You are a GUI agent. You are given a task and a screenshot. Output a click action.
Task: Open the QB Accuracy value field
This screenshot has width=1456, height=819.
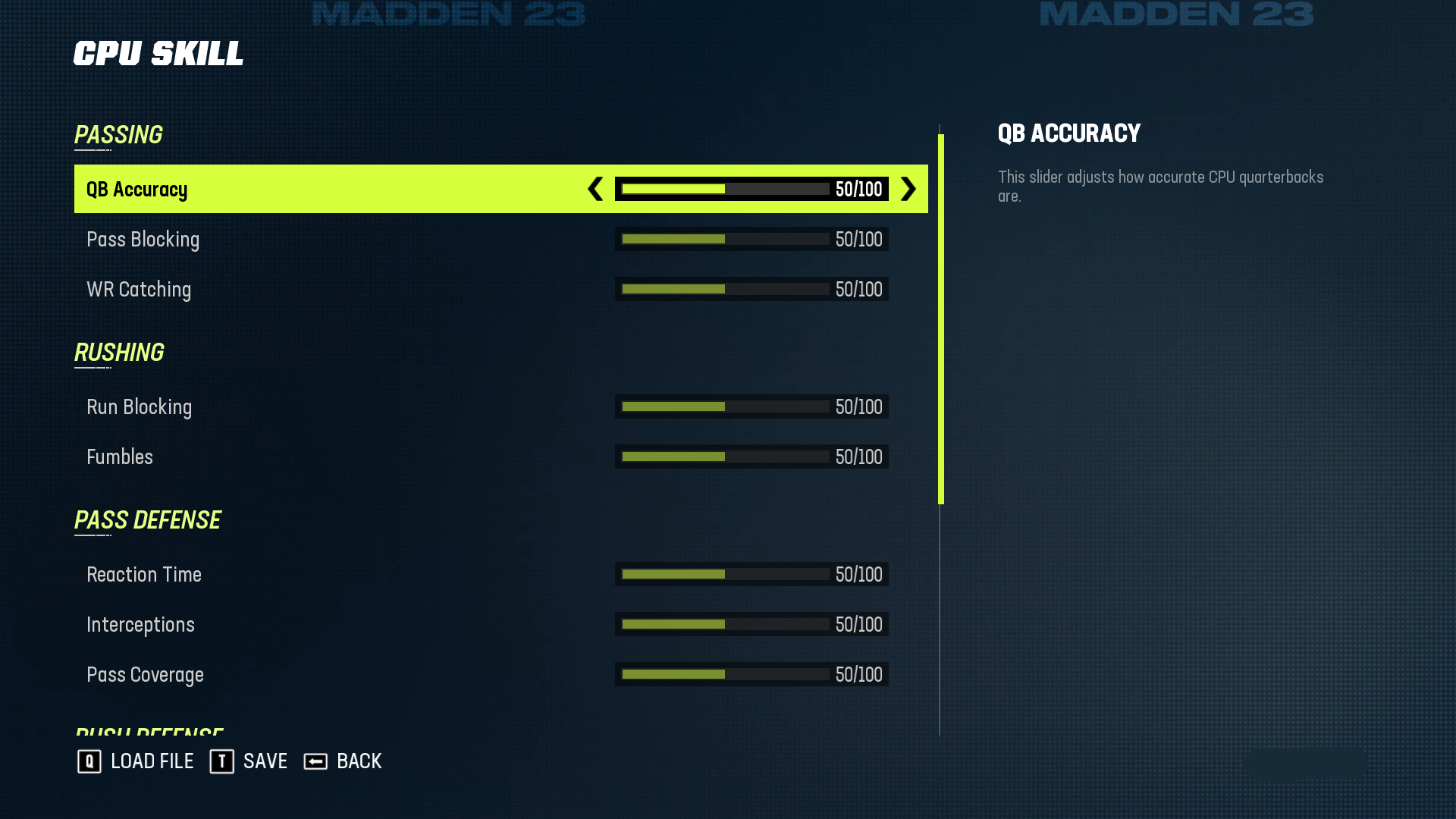click(858, 190)
